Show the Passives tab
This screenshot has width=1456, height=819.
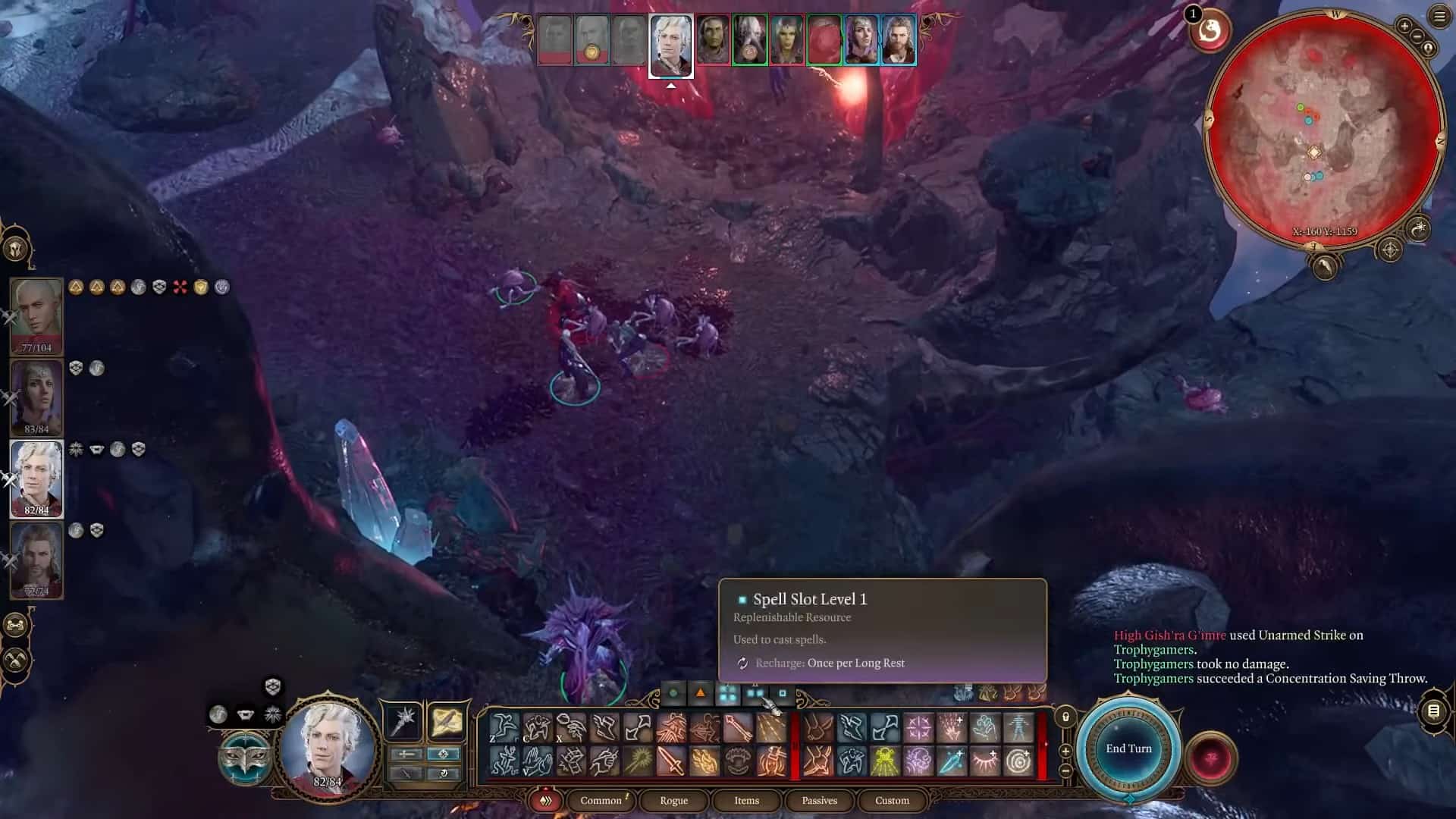tap(819, 800)
